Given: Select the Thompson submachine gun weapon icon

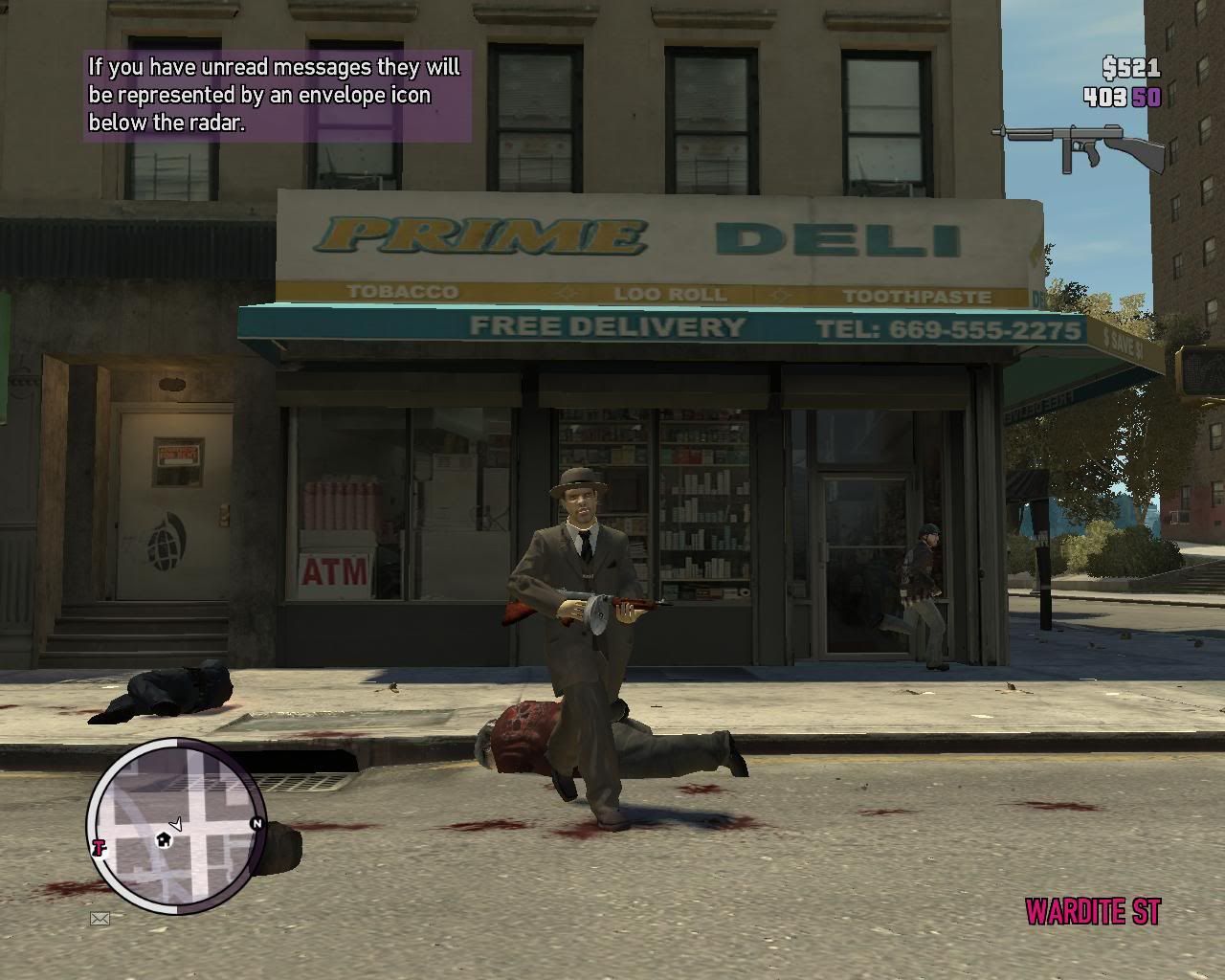Looking at the screenshot, I should tap(1078, 147).
